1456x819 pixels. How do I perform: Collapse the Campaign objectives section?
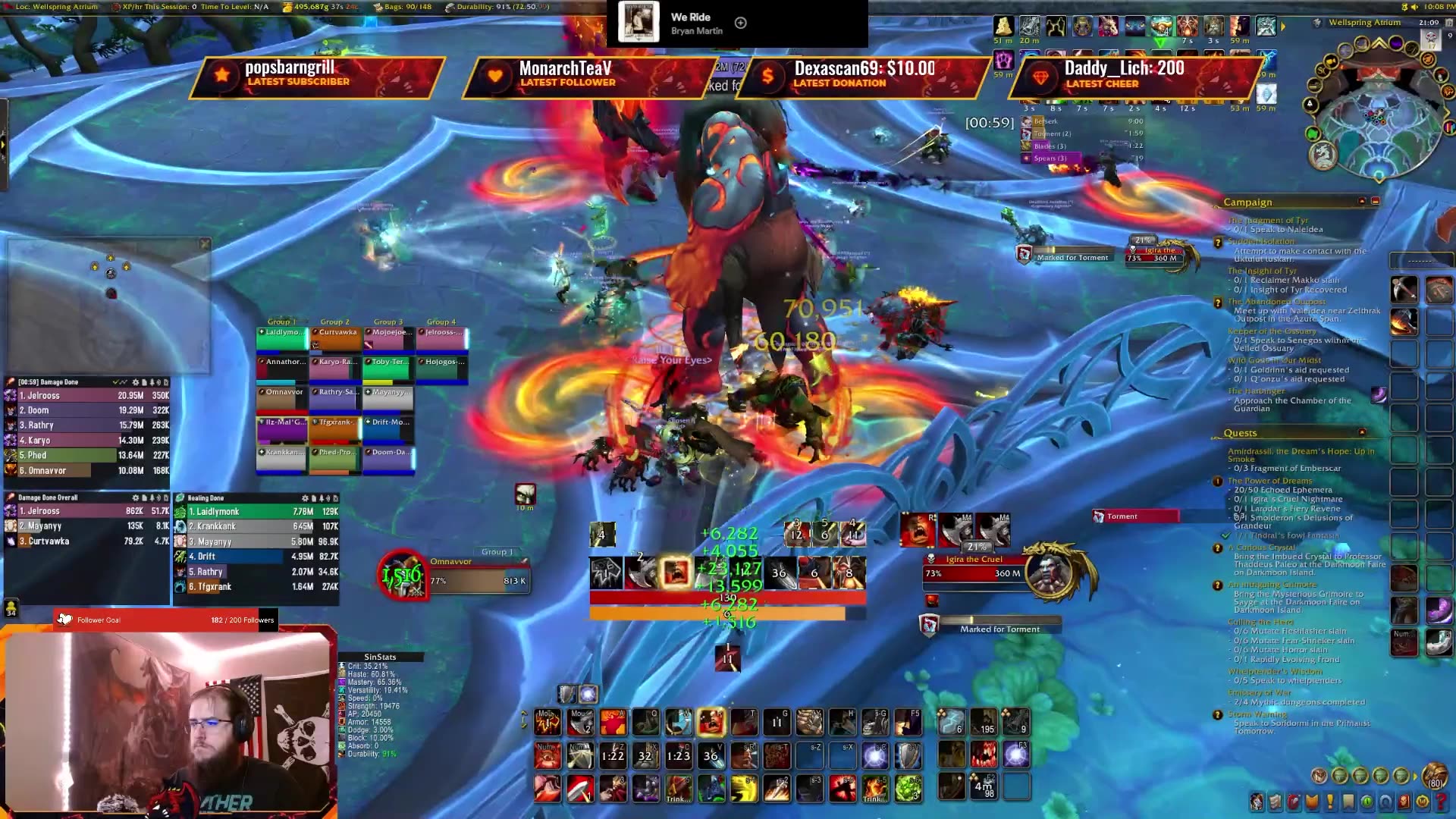point(1362,202)
